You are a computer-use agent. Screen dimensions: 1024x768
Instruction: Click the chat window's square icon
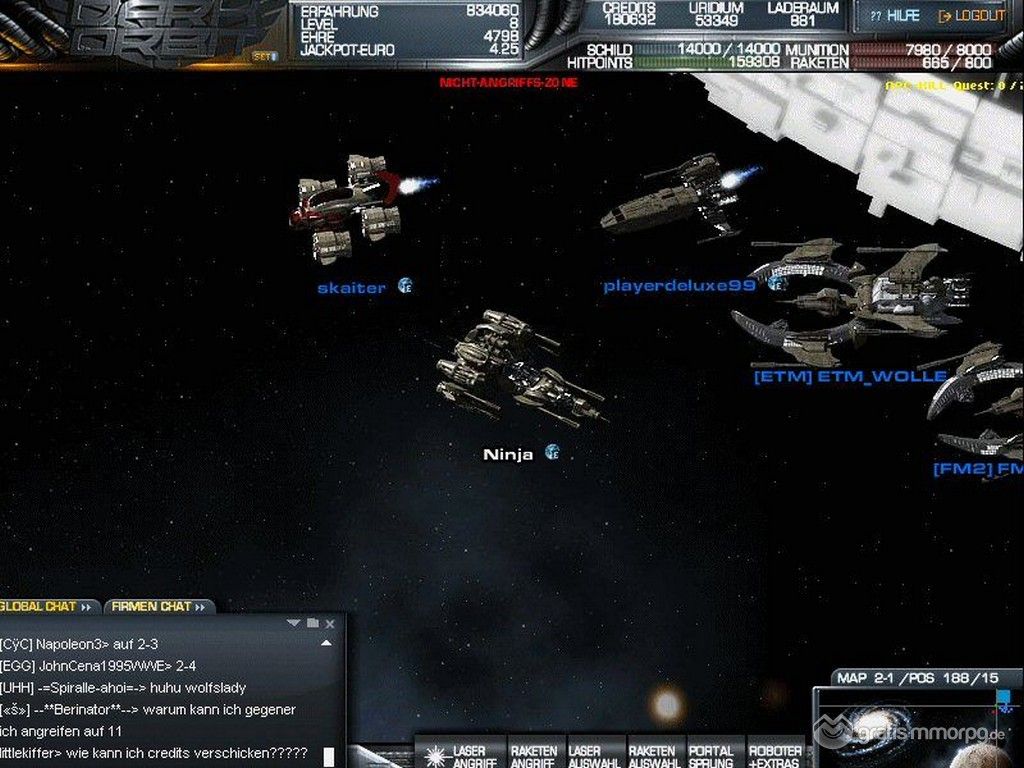click(x=312, y=623)
